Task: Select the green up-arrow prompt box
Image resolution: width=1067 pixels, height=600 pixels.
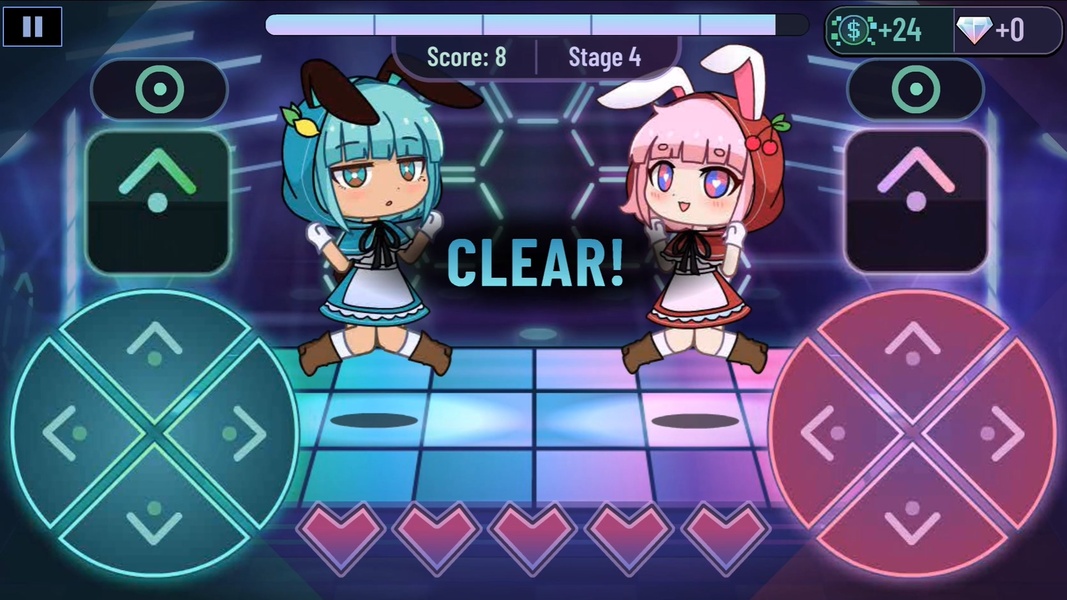Action: 158,202
